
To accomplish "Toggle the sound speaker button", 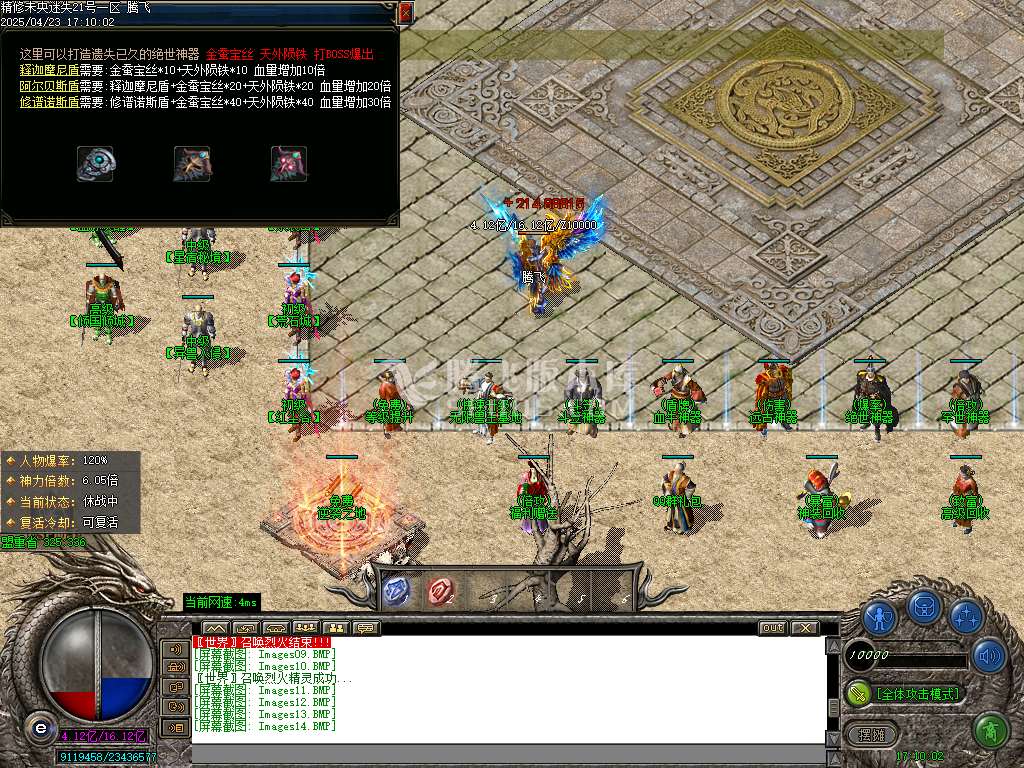I will click(989, 656).
